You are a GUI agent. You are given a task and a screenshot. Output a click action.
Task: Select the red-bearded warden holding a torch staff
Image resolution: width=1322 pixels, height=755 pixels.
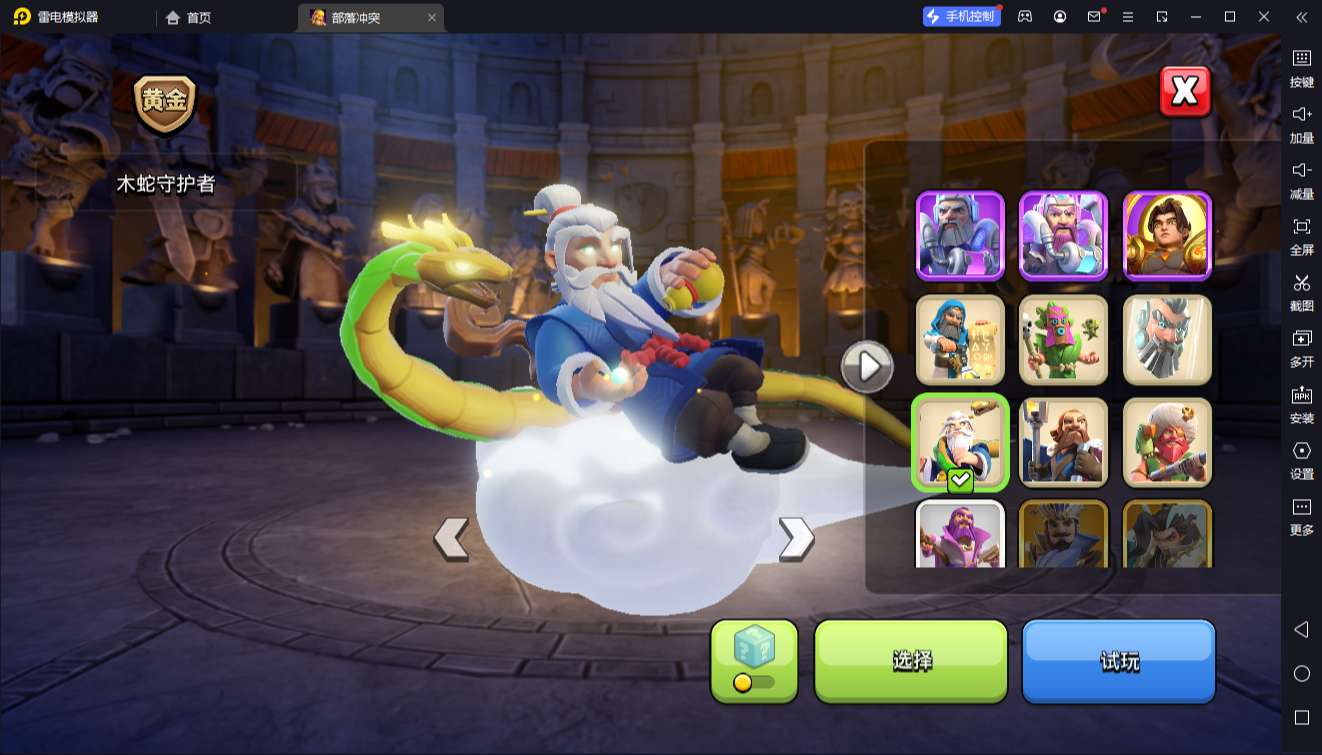(1063, 442)
